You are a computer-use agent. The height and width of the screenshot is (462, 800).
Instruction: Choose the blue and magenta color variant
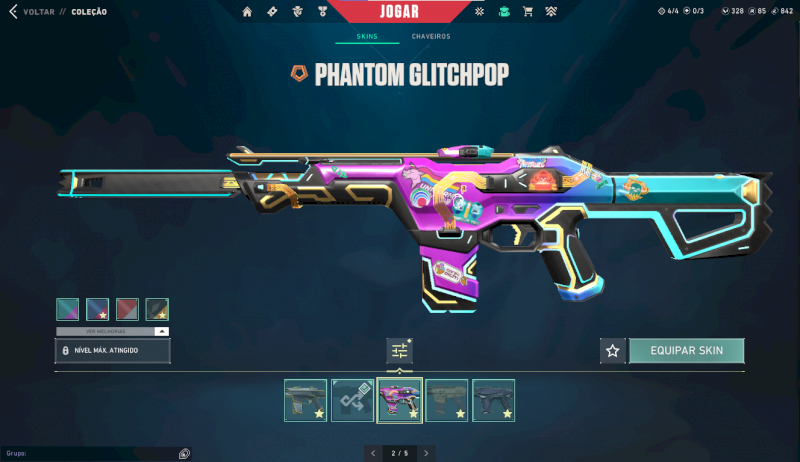97,309
